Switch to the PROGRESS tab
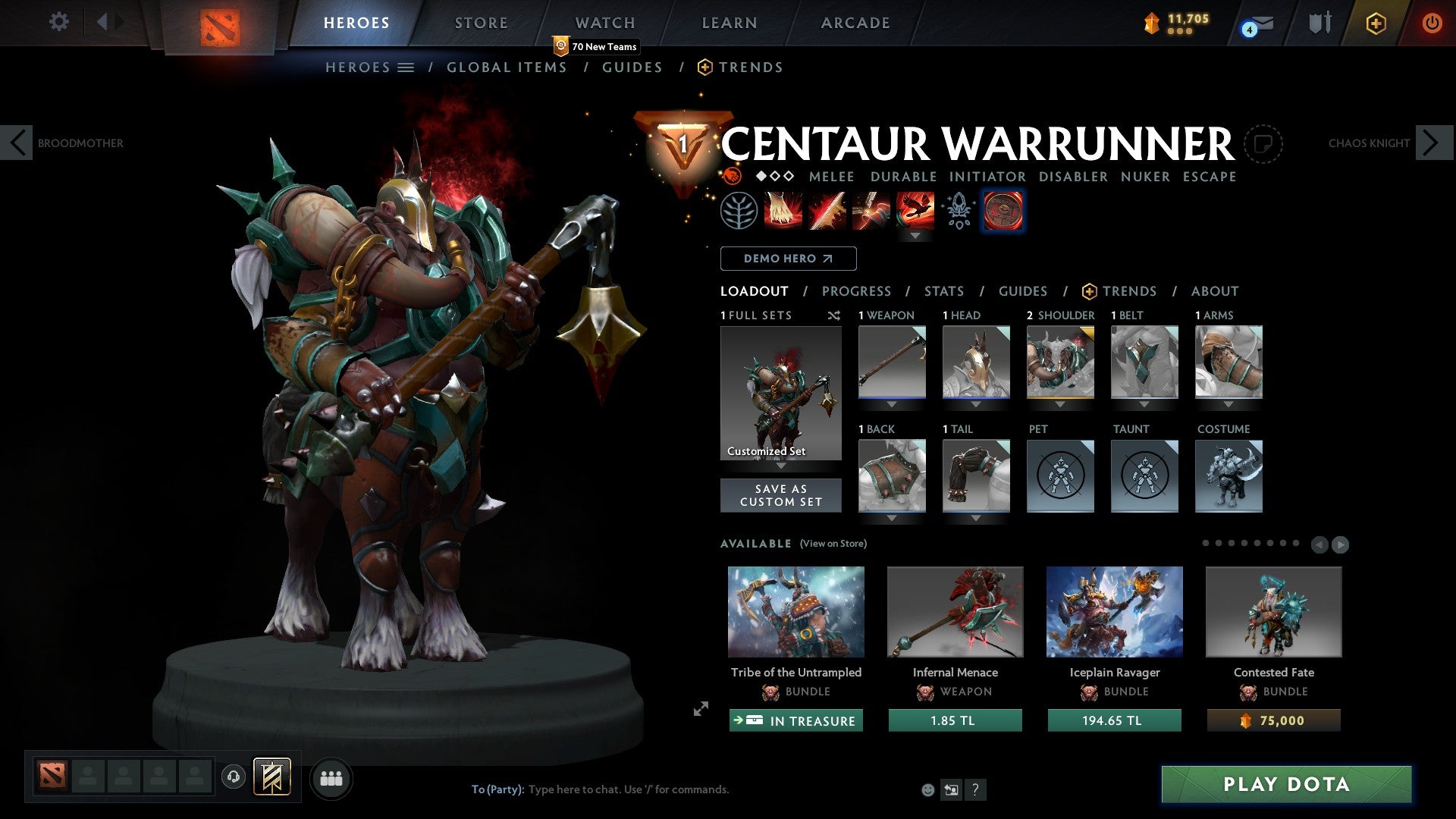The image size is (1456, 819). pyautogui.click(x=857, y=290)
